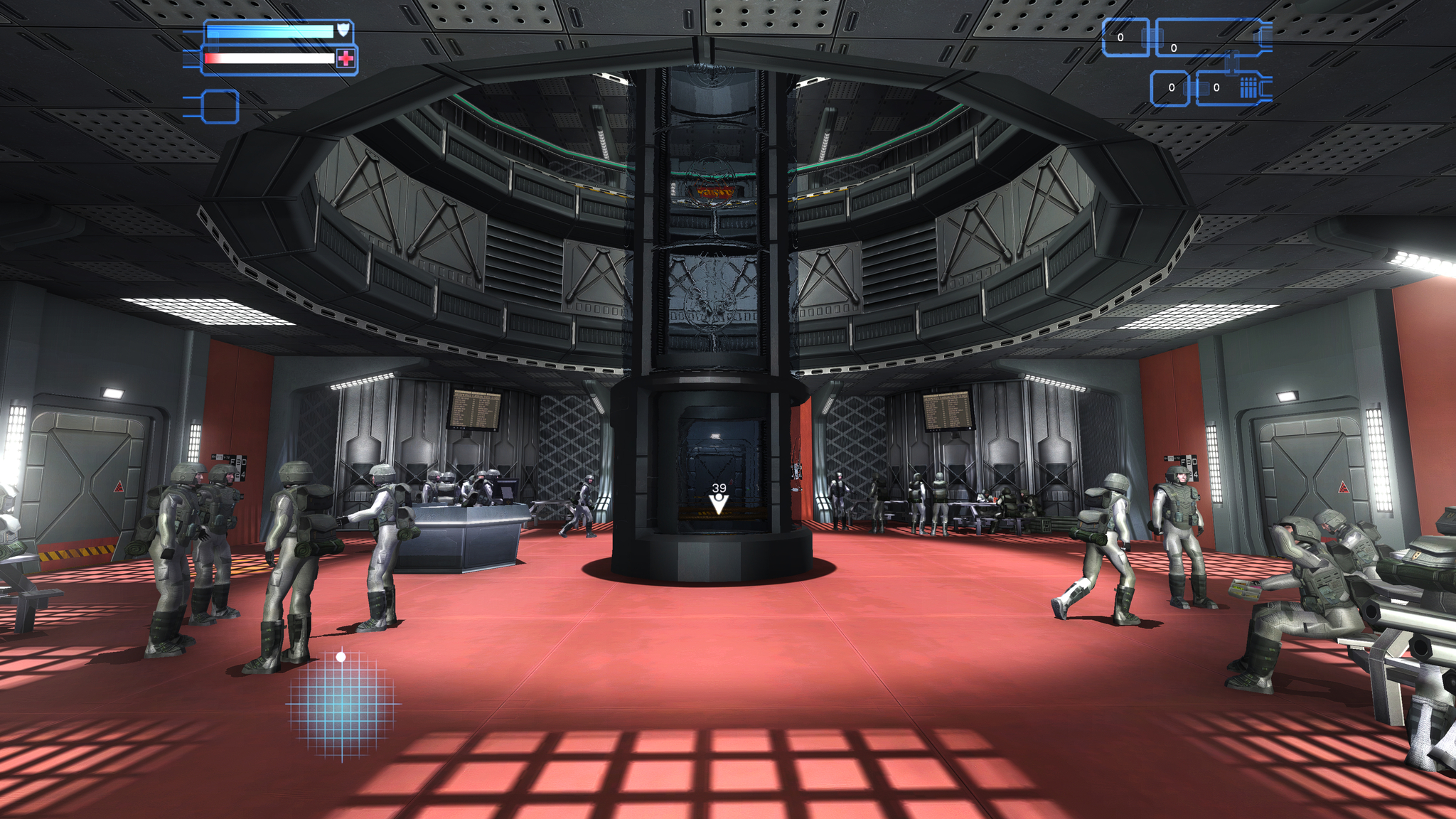Click the empty square slot below the health bar
1456x819 pixels.
pyautogui.click(x=220, y=107)
